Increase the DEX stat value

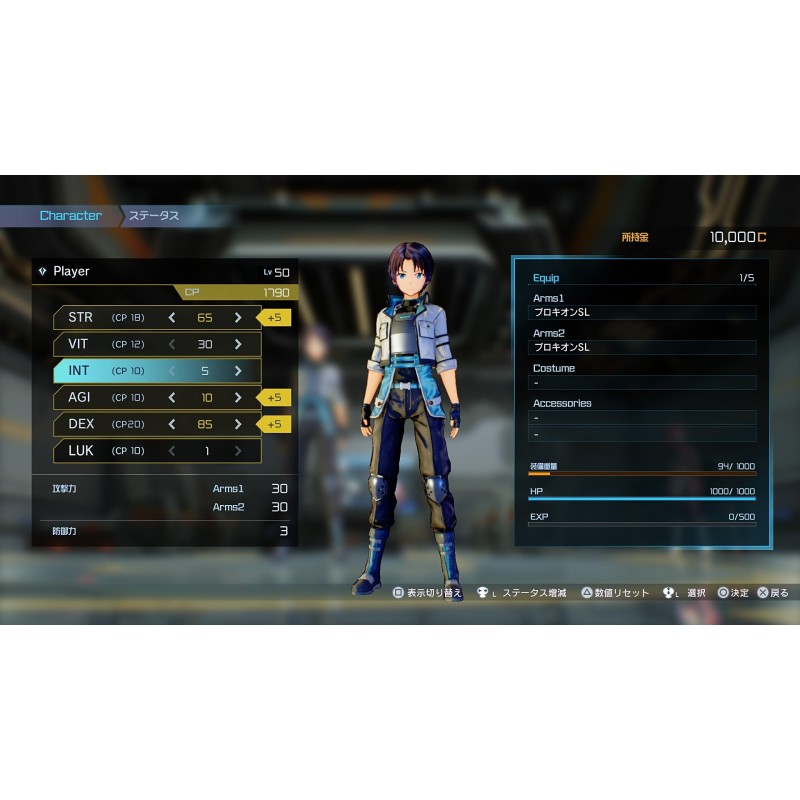click(x=238, y=424)
